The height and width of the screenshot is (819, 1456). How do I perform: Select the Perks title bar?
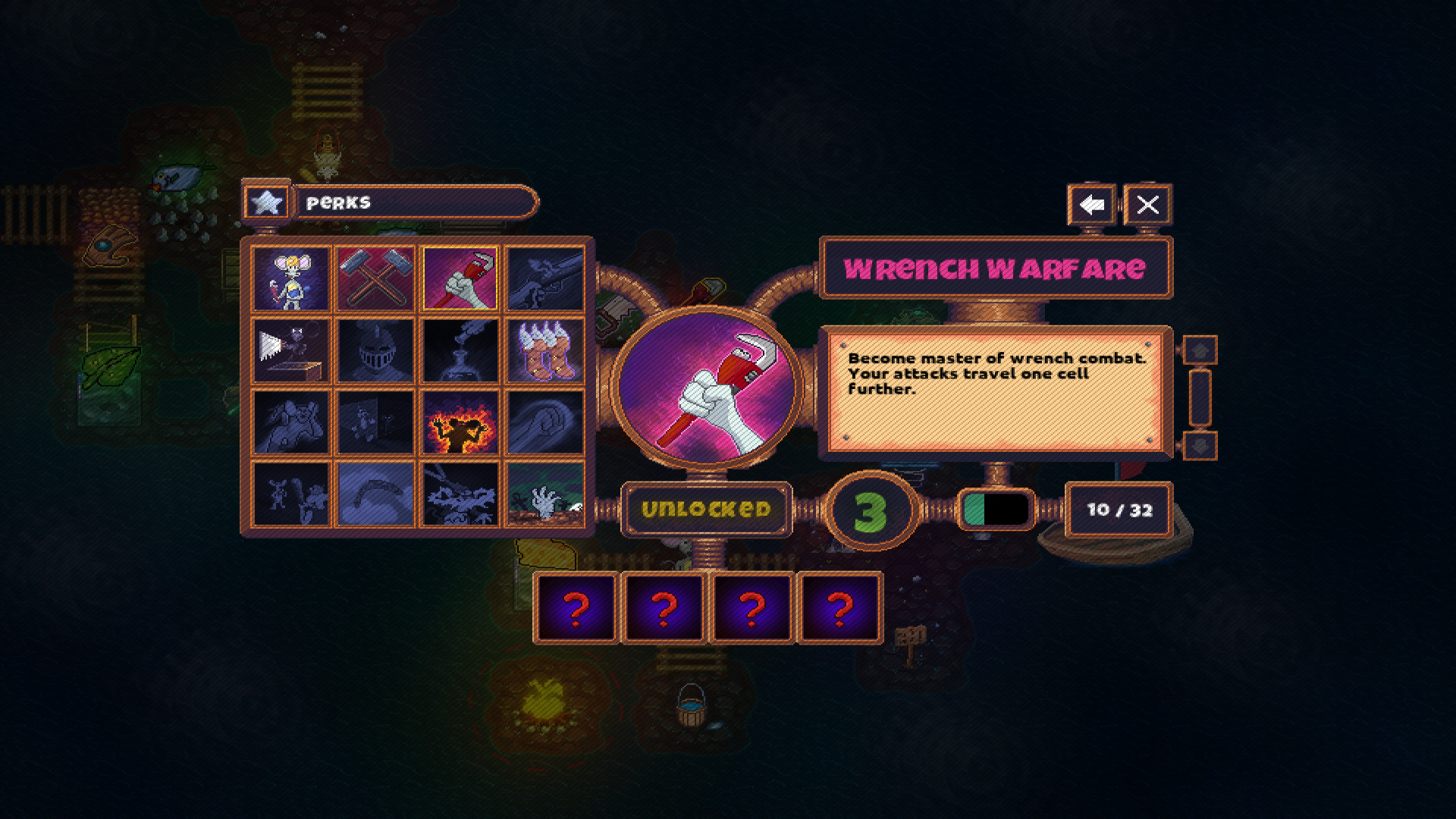tap(413, 202)
